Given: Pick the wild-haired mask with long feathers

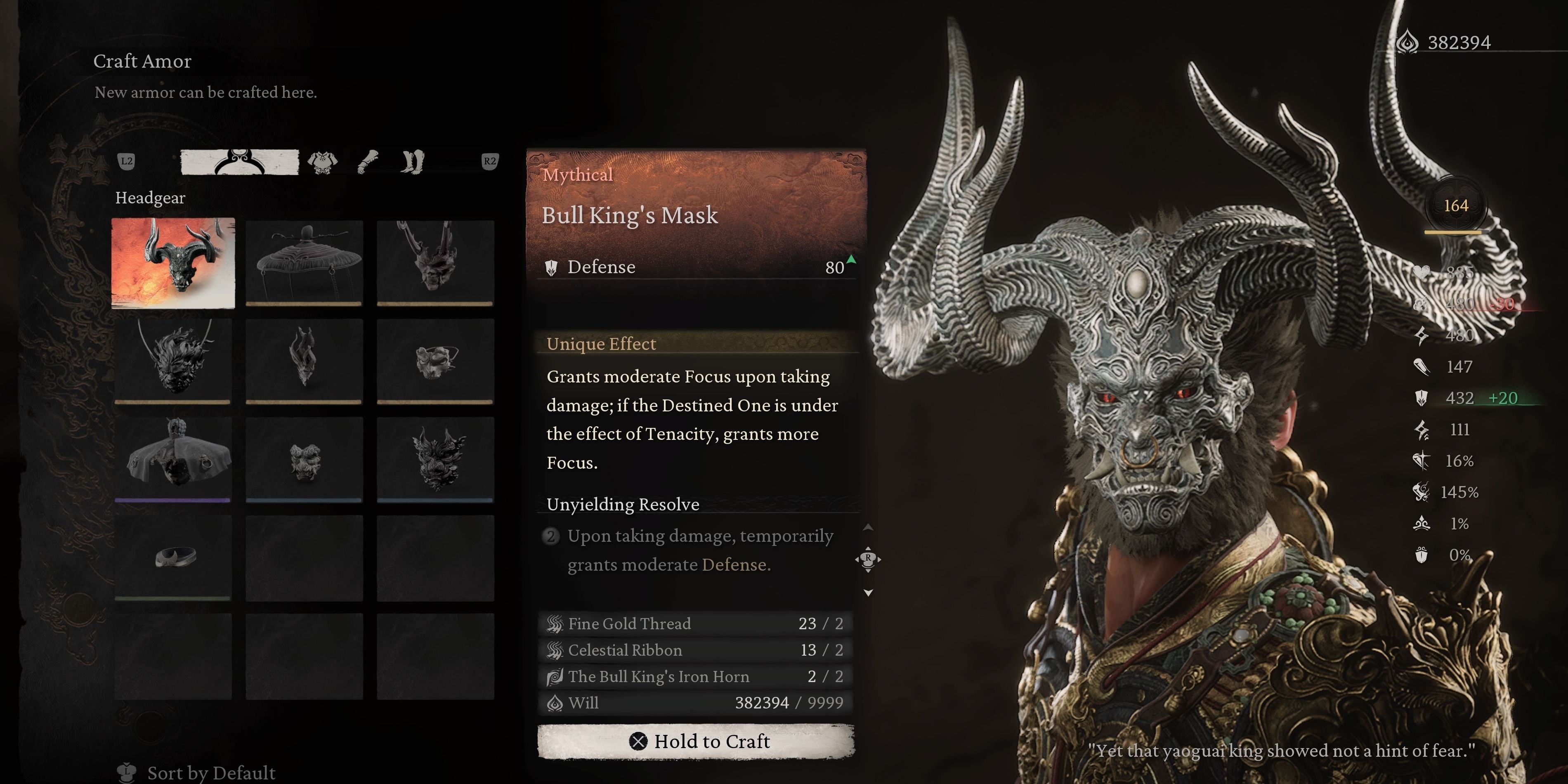Looking at the screenshot, I should coord(173,360).
